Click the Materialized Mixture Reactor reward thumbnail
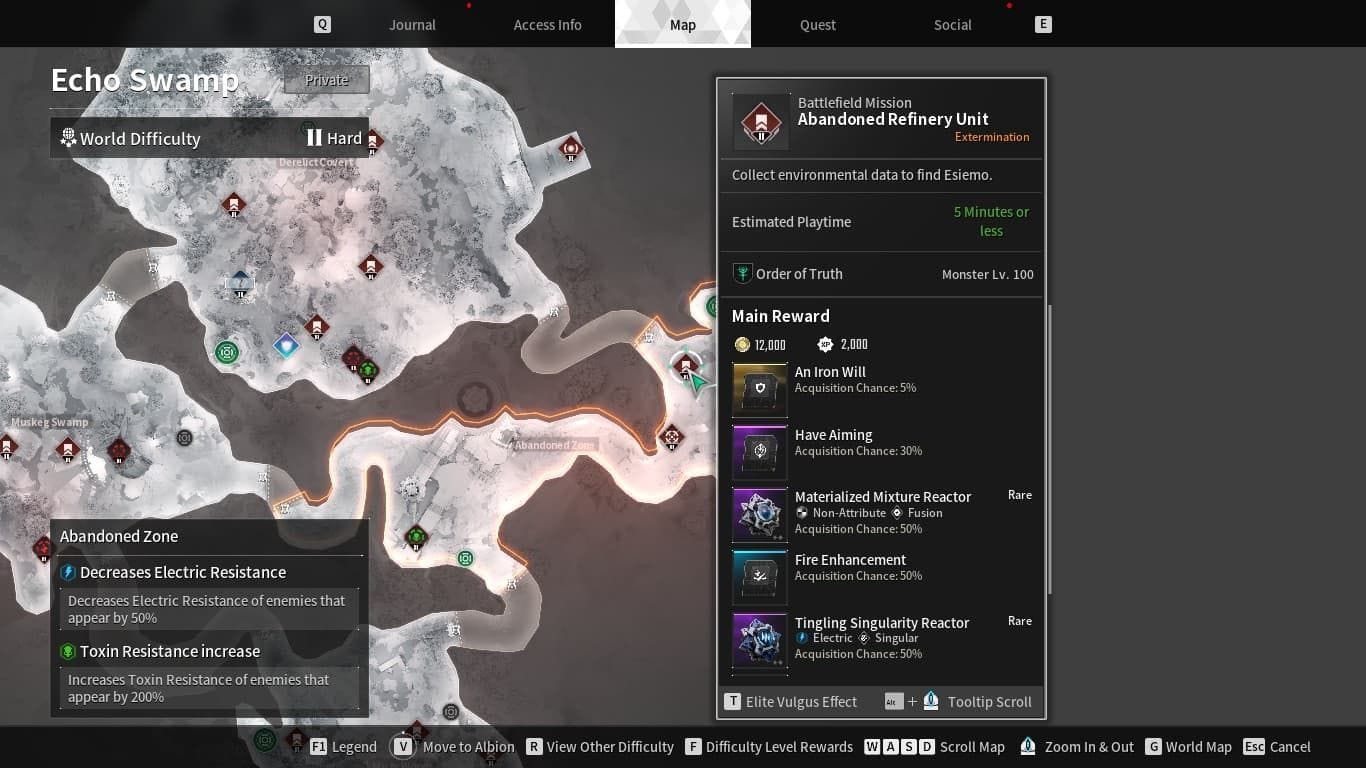1366x768 pixels. (759, 513)
